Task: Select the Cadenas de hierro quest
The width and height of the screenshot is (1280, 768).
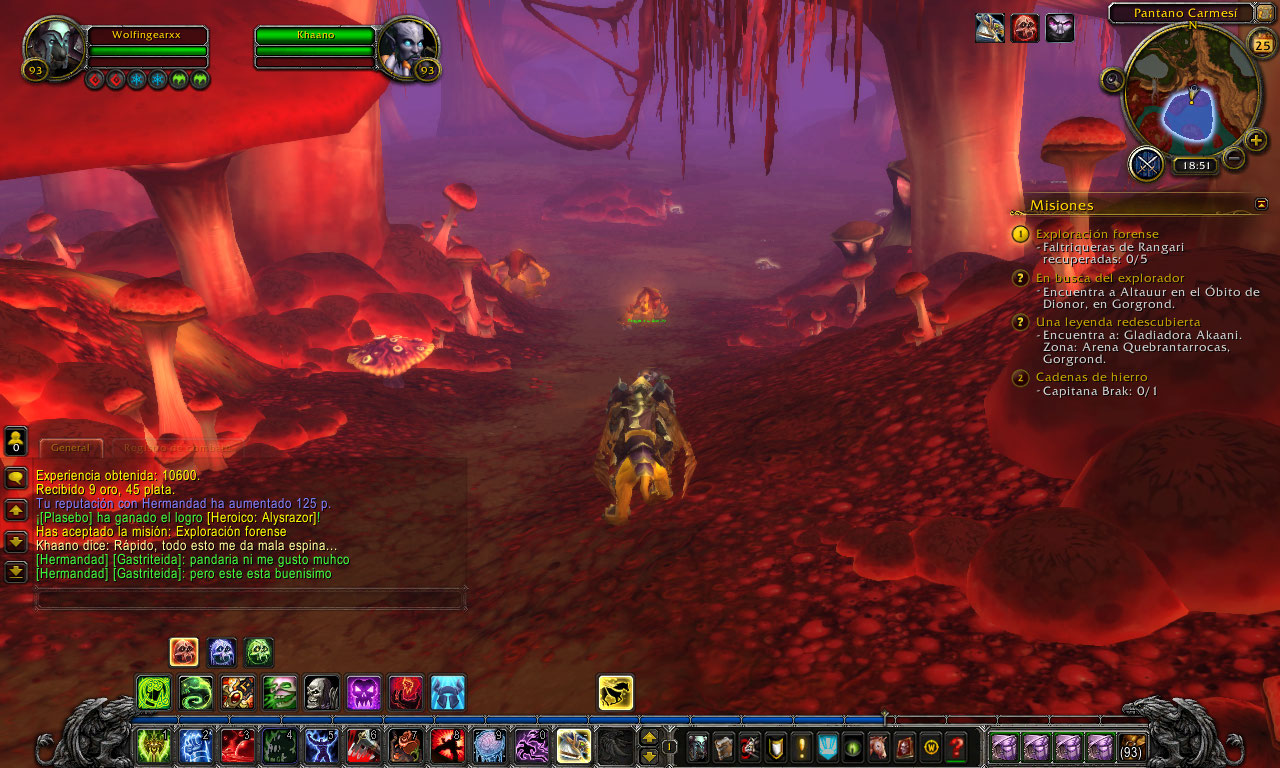Action: click(x=1091, y=377)
